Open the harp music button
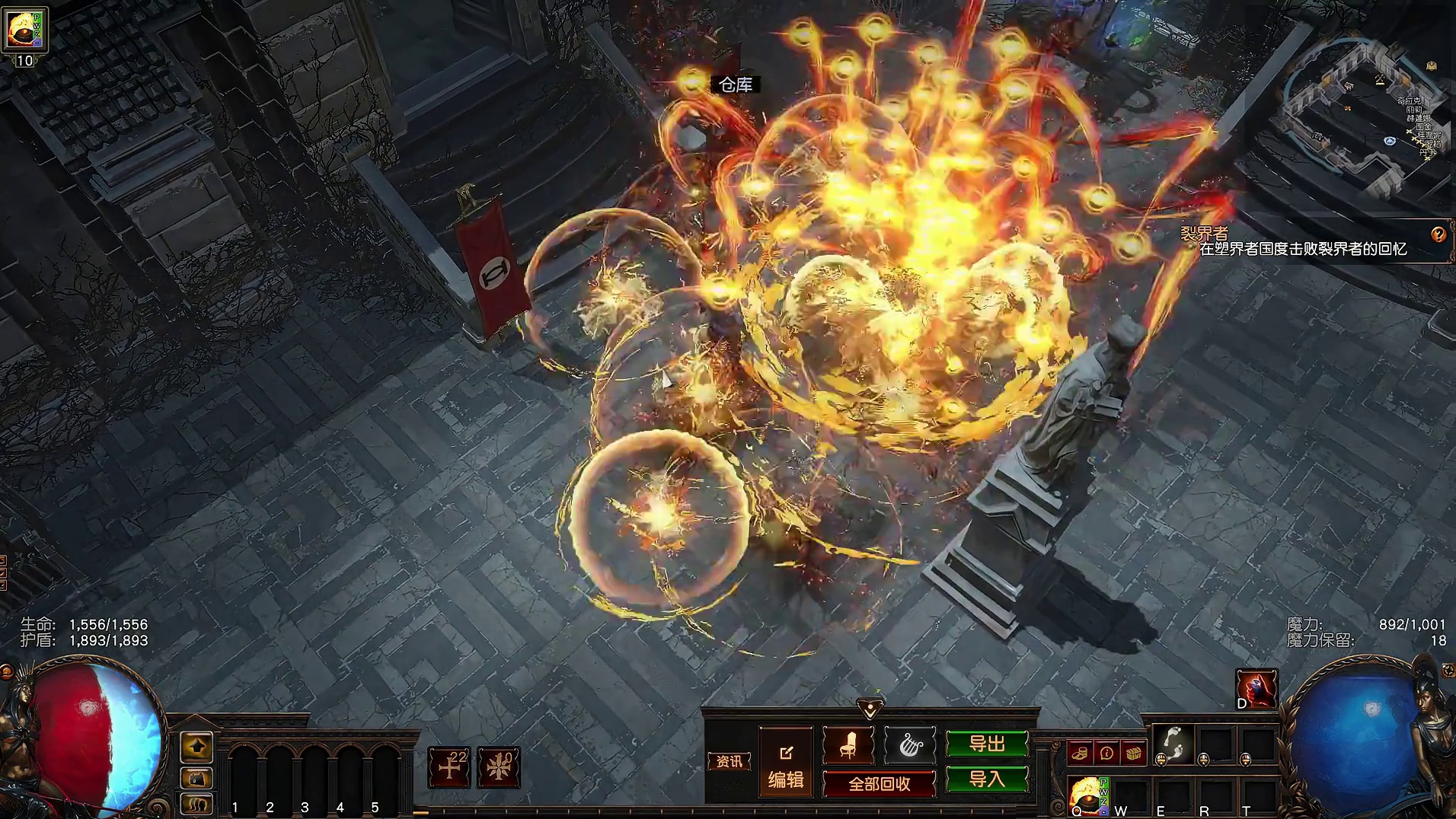This screenshot has height=819, width=1456. coord(909,745)
